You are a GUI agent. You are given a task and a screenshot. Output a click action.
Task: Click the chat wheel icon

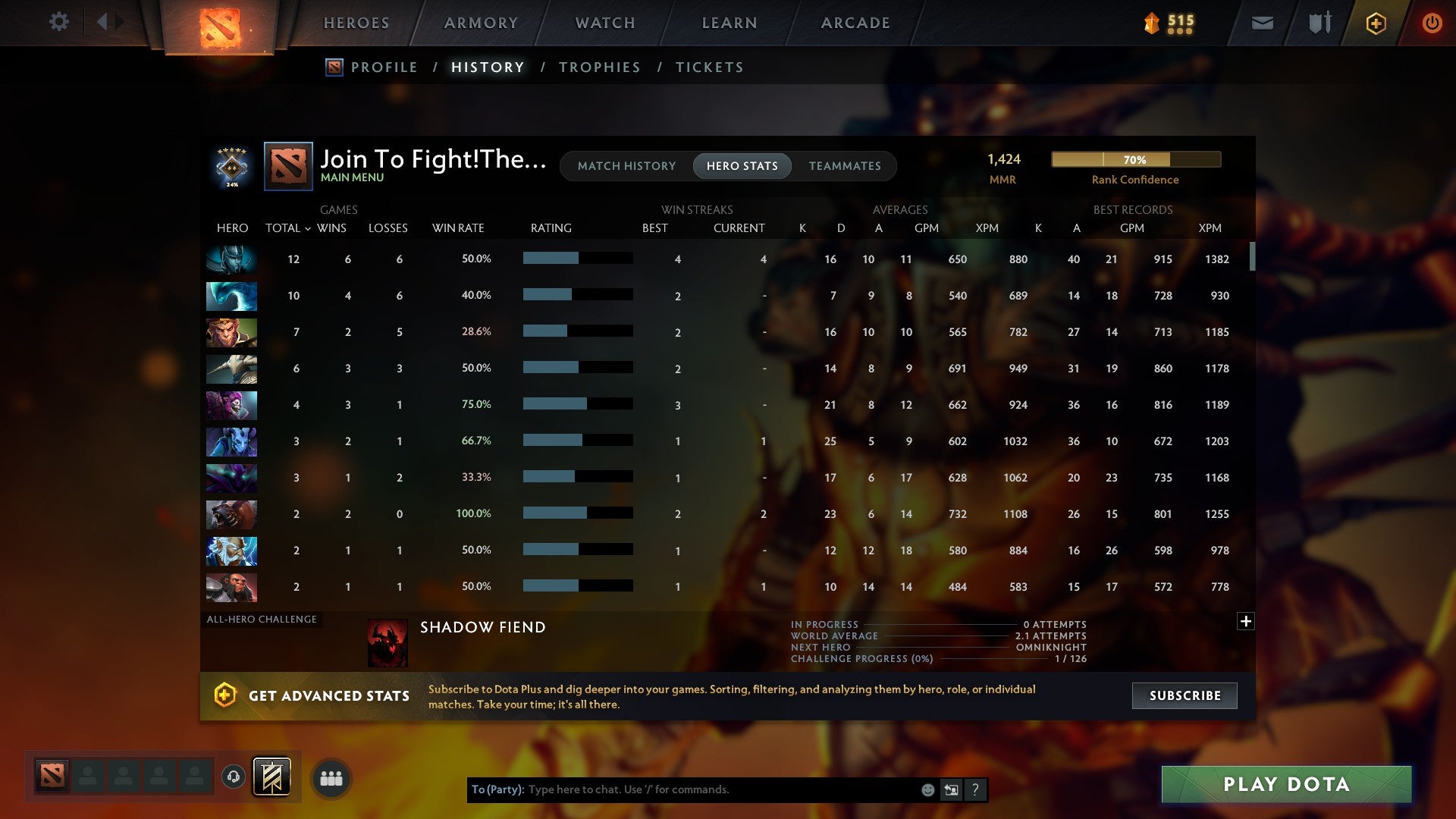951,789
